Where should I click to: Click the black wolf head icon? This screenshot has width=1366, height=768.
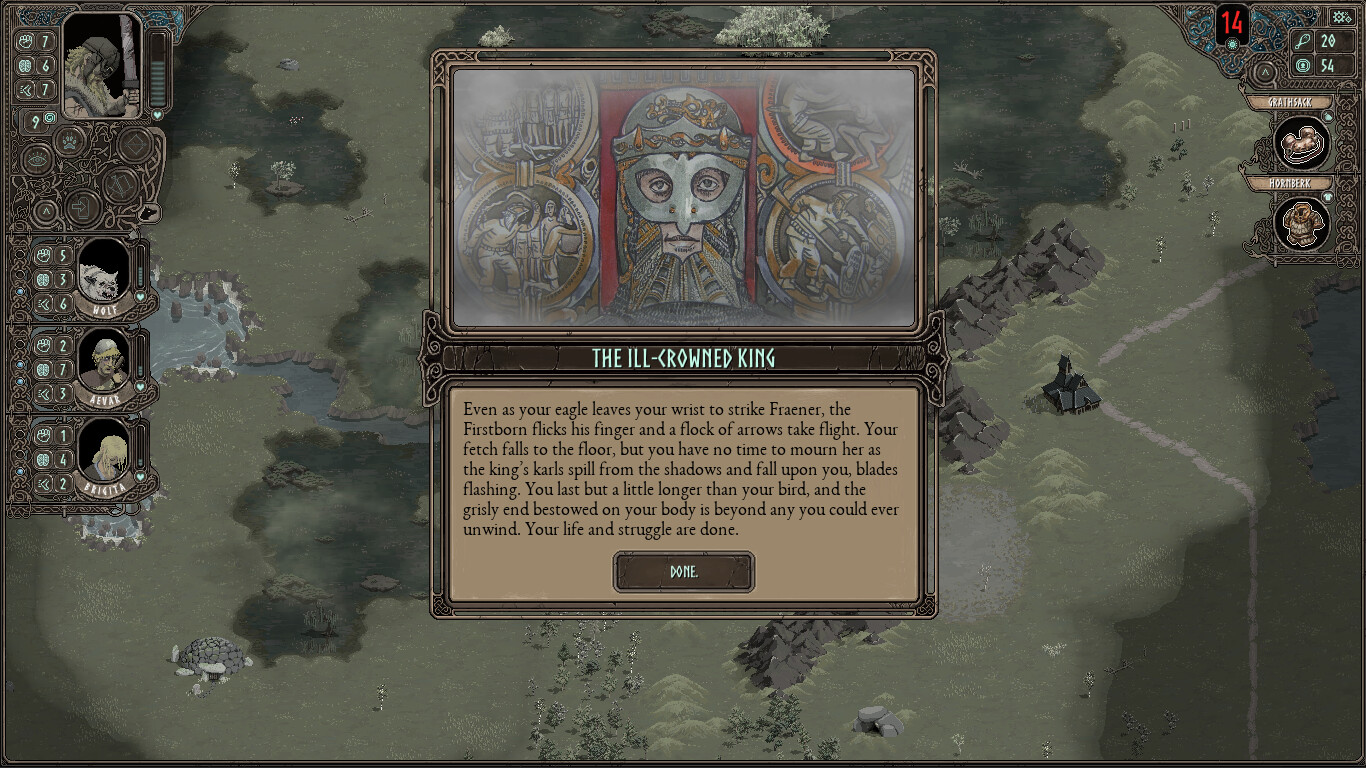point(148,212)
